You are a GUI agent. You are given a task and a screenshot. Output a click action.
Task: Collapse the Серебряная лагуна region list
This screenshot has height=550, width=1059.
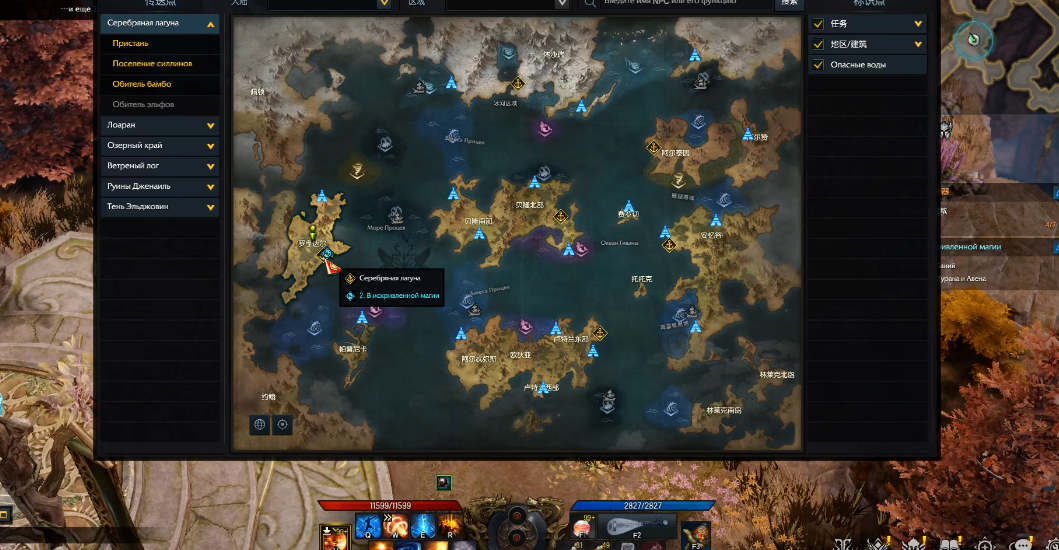point(211,23)
